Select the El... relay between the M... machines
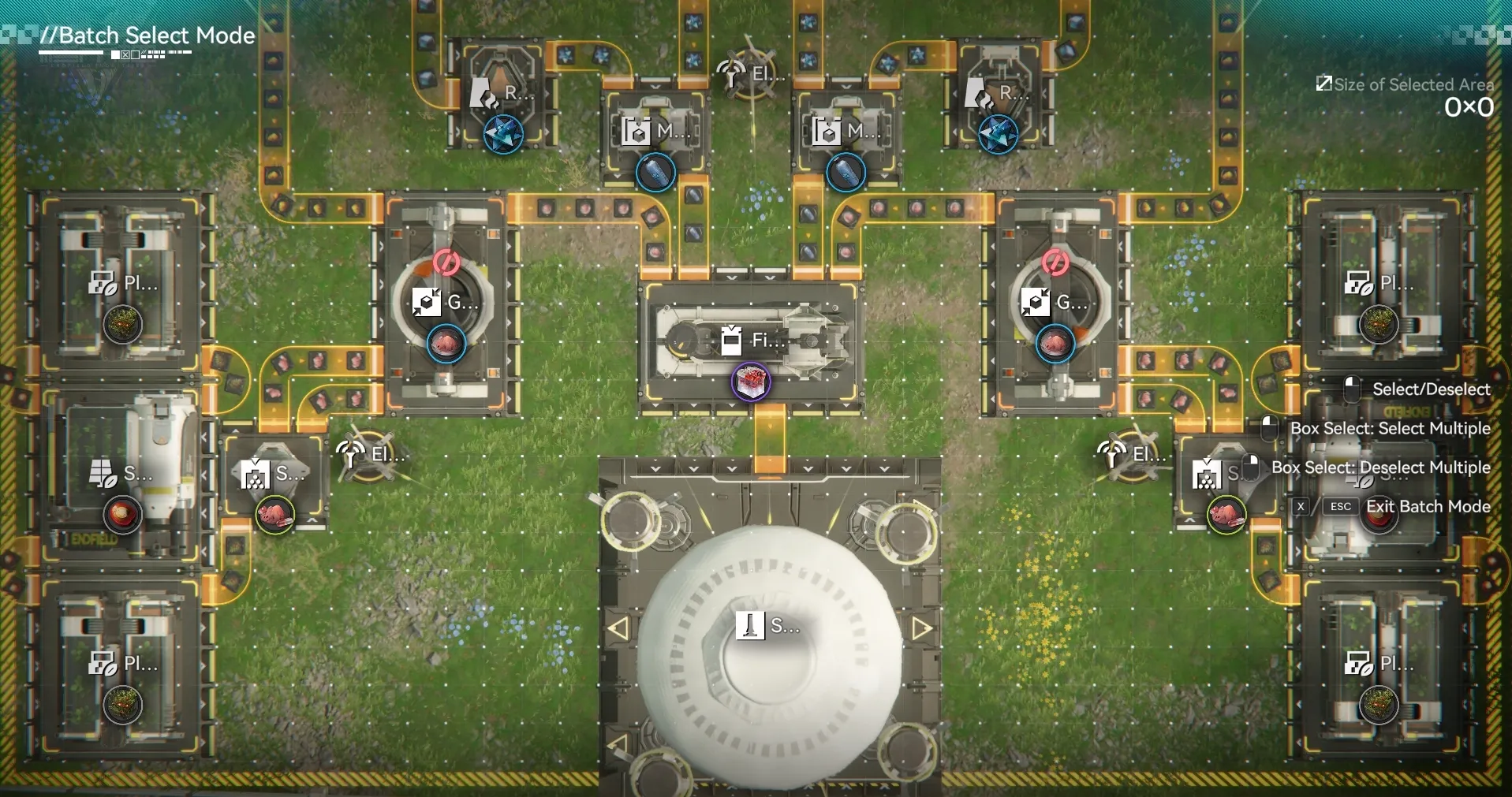Screen dimensions: 1512x797 tap(750, 76)
